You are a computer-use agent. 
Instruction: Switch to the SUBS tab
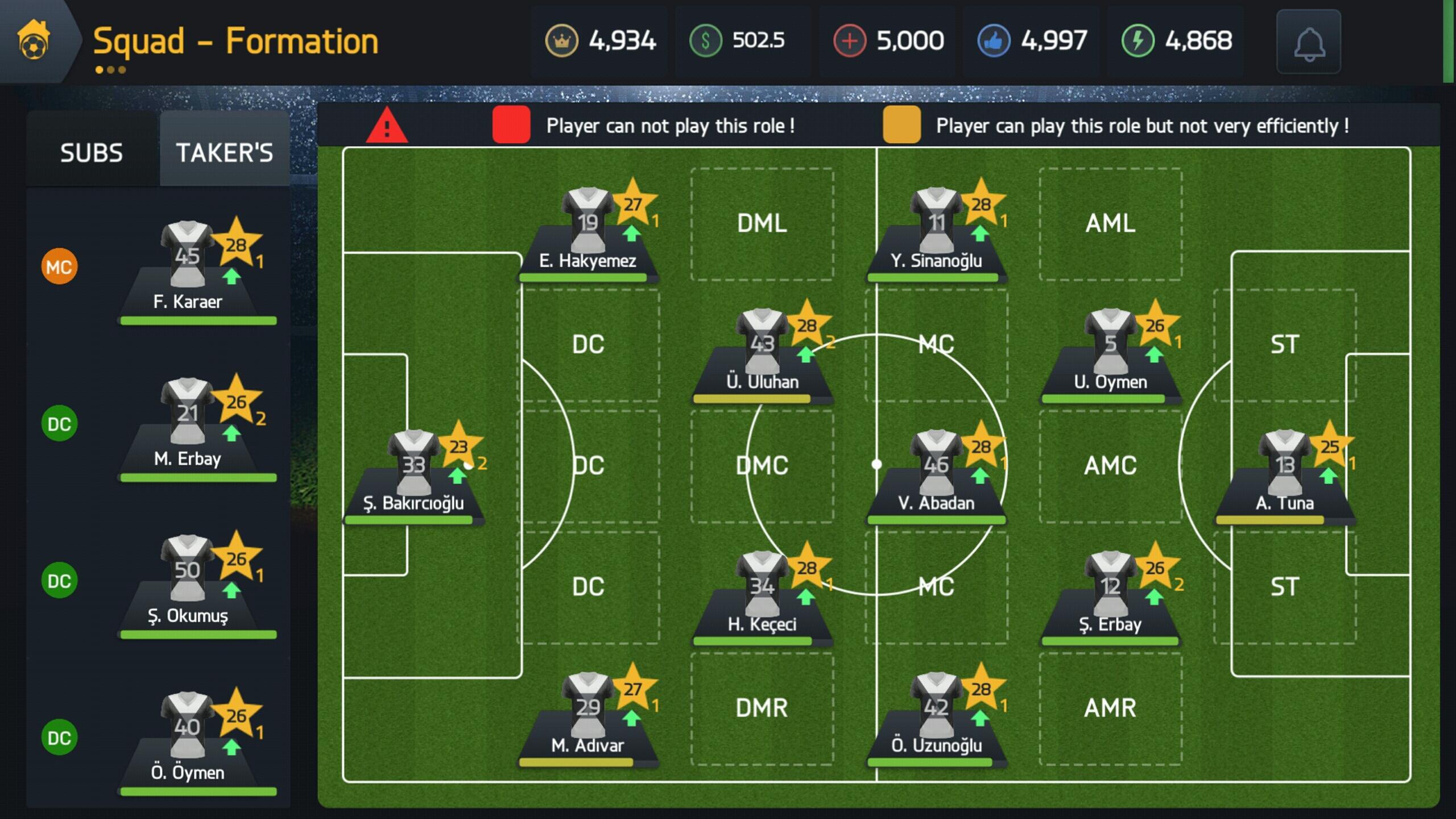(x=91, y=152)
